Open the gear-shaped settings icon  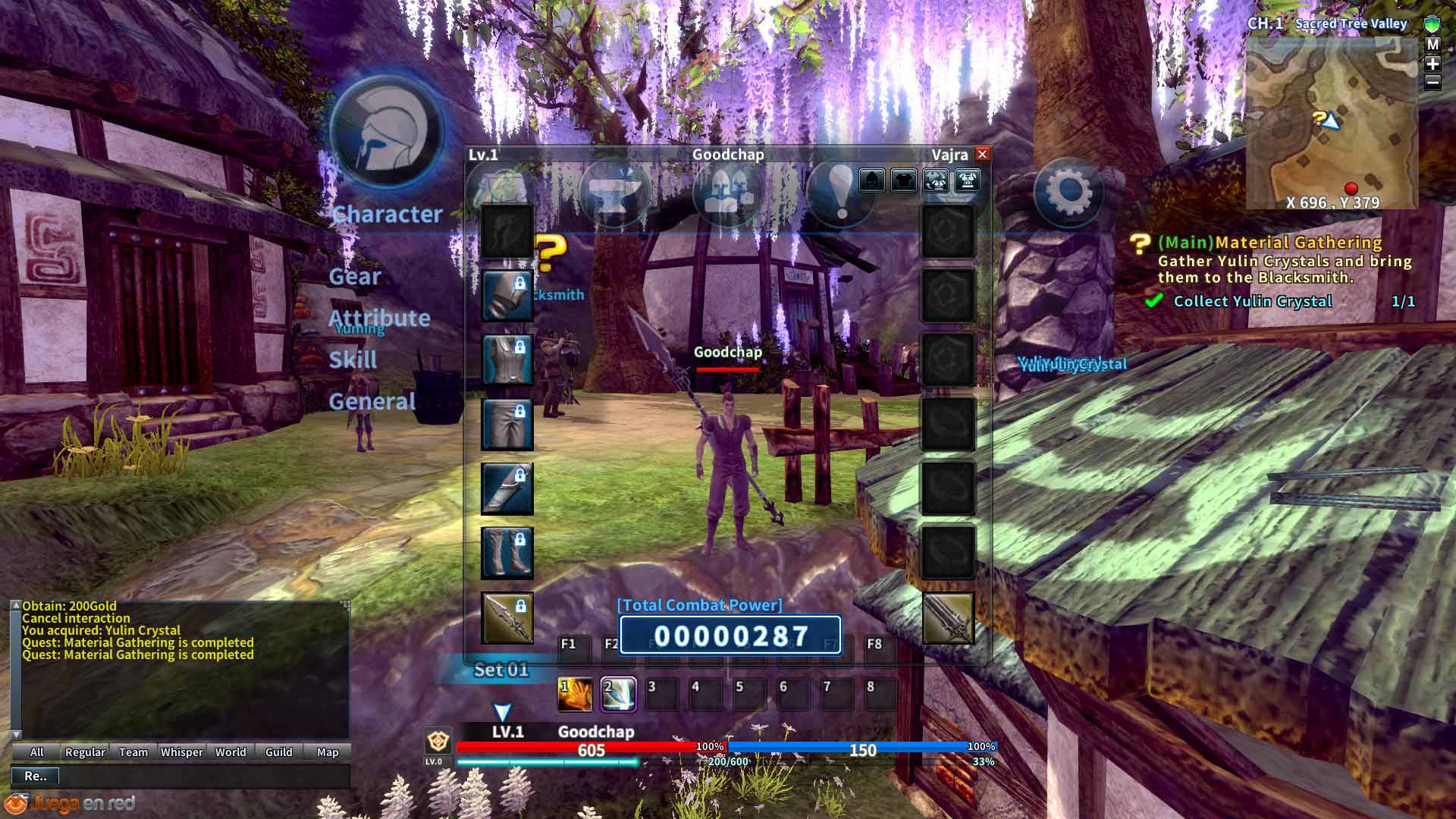point(1068,193)
